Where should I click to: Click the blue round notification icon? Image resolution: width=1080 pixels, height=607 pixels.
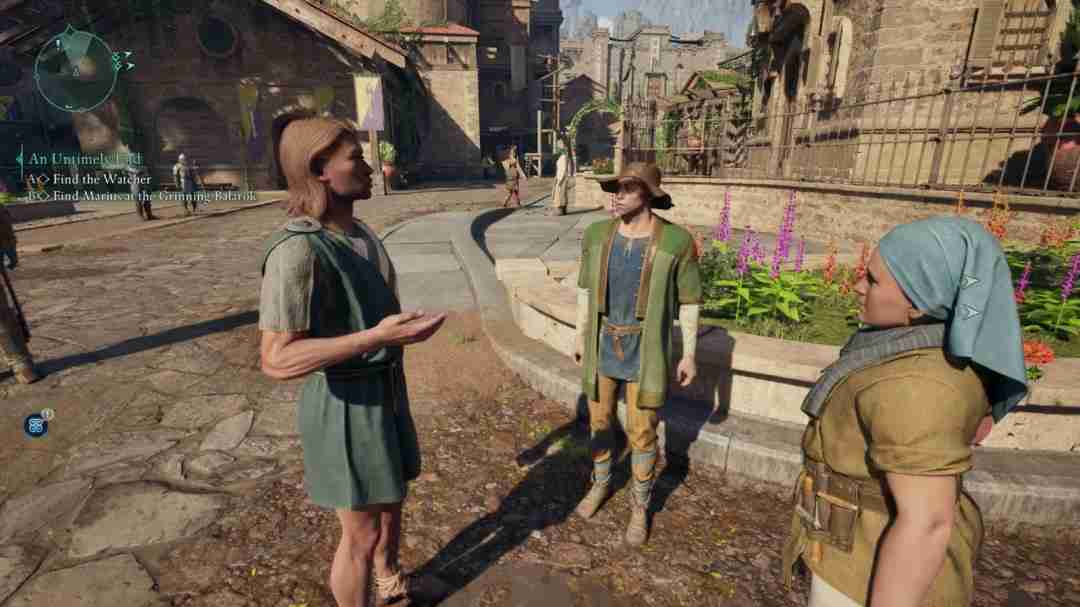click(36, 425)
